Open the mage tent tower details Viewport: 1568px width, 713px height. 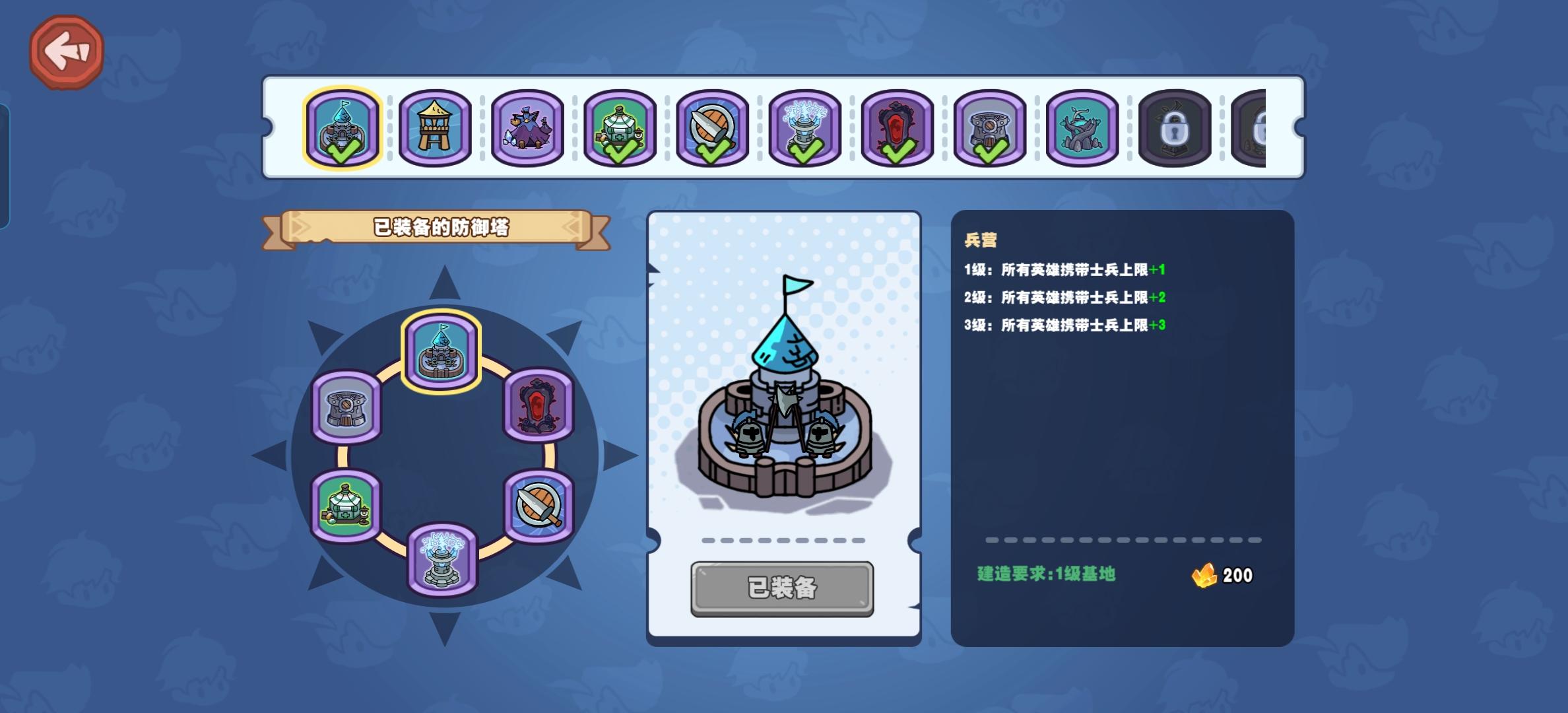click(x=528, y=127)
